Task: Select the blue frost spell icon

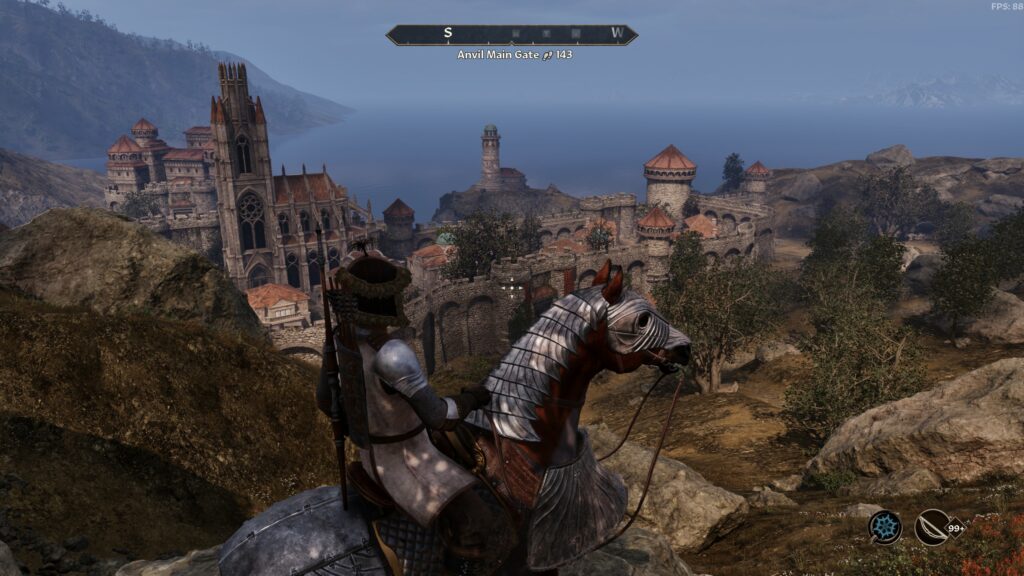Action: tap(885, 527)
